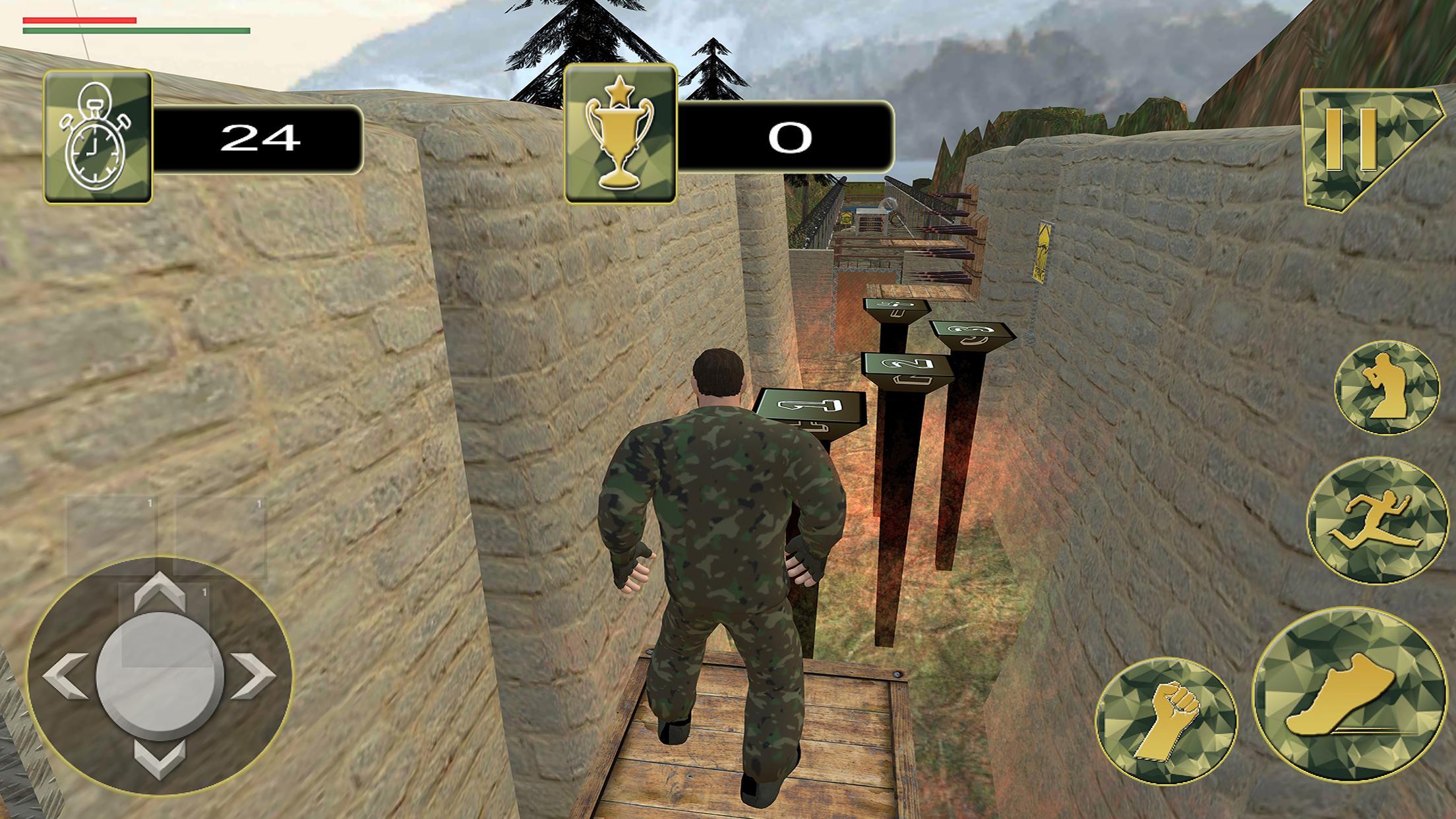The image size is (1456, 819).
Task: Tap the timer display showing 24
Action: tap(260, 137)
